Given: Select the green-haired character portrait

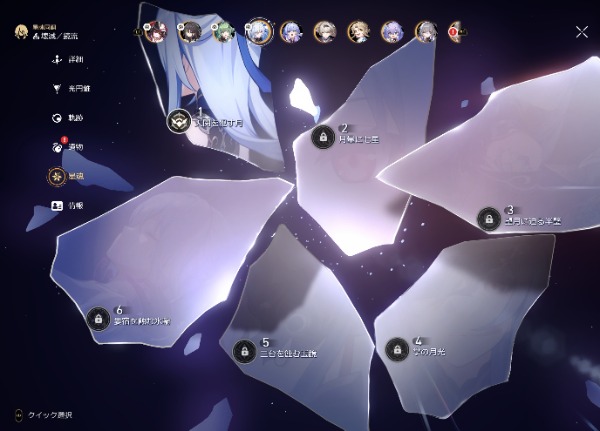Looking at the screenshot, I should (225, 32).
